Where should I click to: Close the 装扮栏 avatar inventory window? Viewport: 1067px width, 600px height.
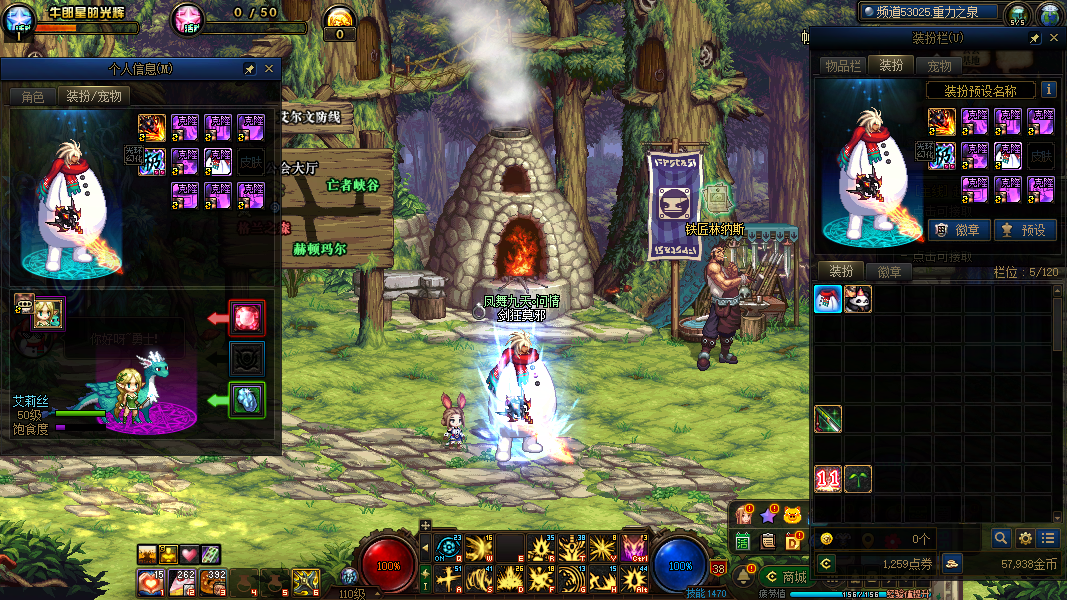tap(1053, 38)
